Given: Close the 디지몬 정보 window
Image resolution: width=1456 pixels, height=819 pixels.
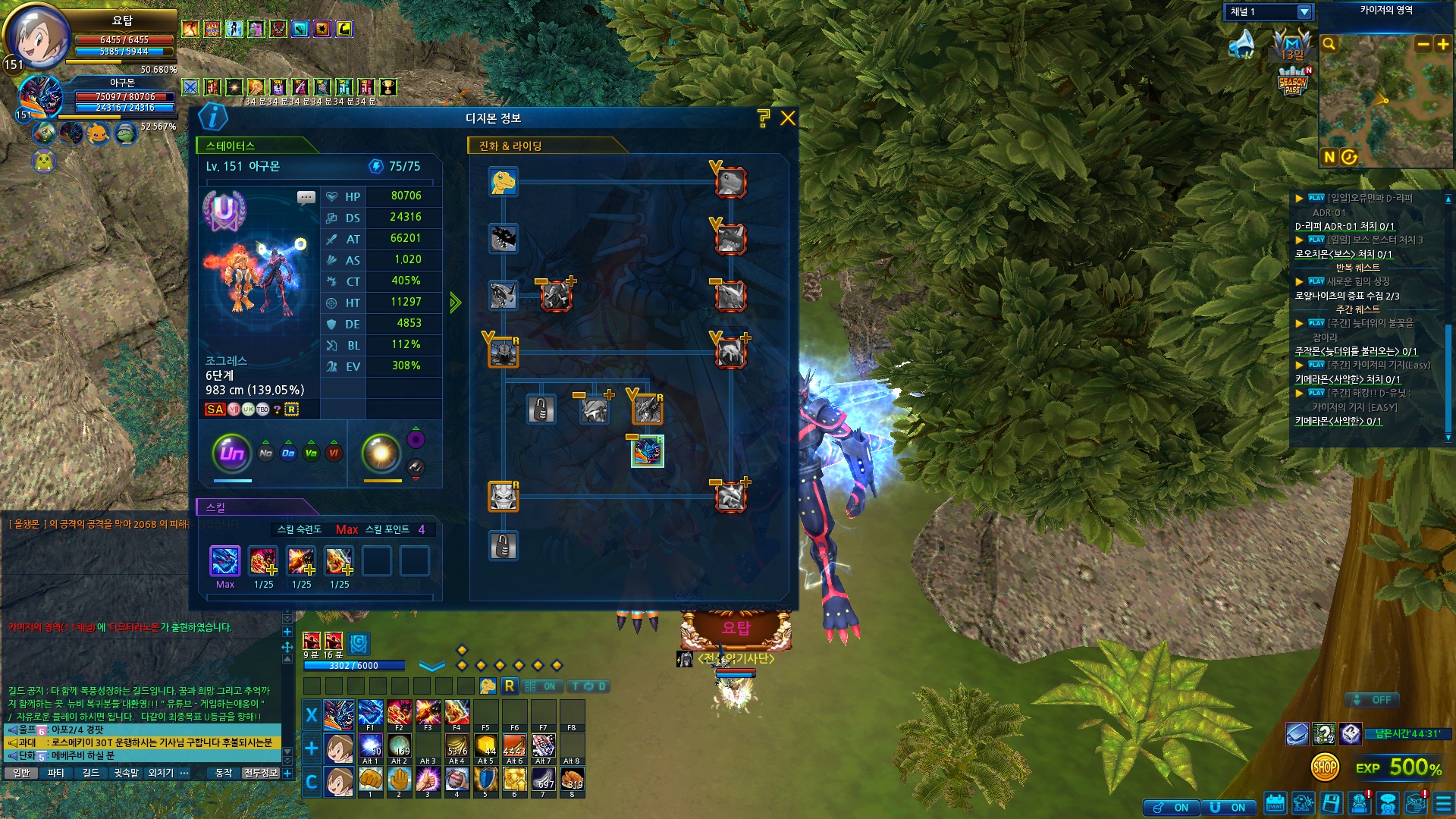Looking at the screenshot, I should (788, 118).
